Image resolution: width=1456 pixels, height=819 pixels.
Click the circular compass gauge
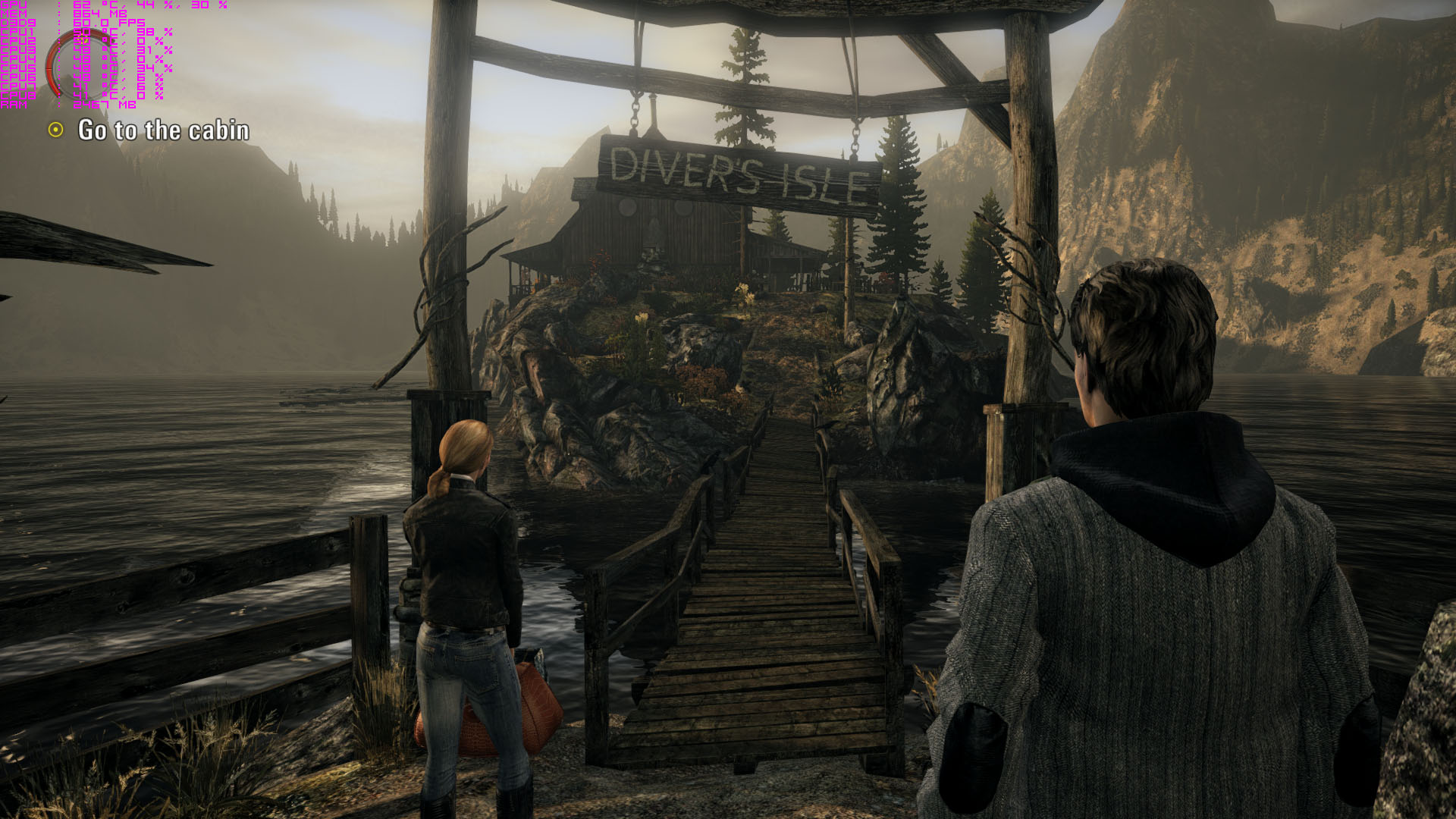coord(82,65)
